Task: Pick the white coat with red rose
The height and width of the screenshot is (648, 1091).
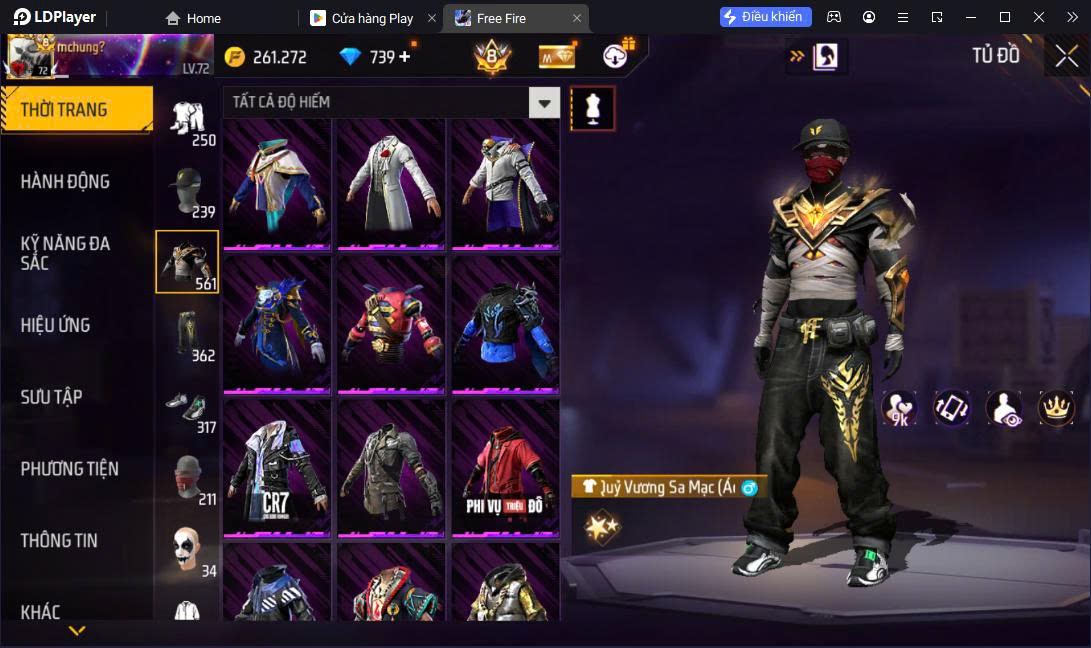Action: 391,183
